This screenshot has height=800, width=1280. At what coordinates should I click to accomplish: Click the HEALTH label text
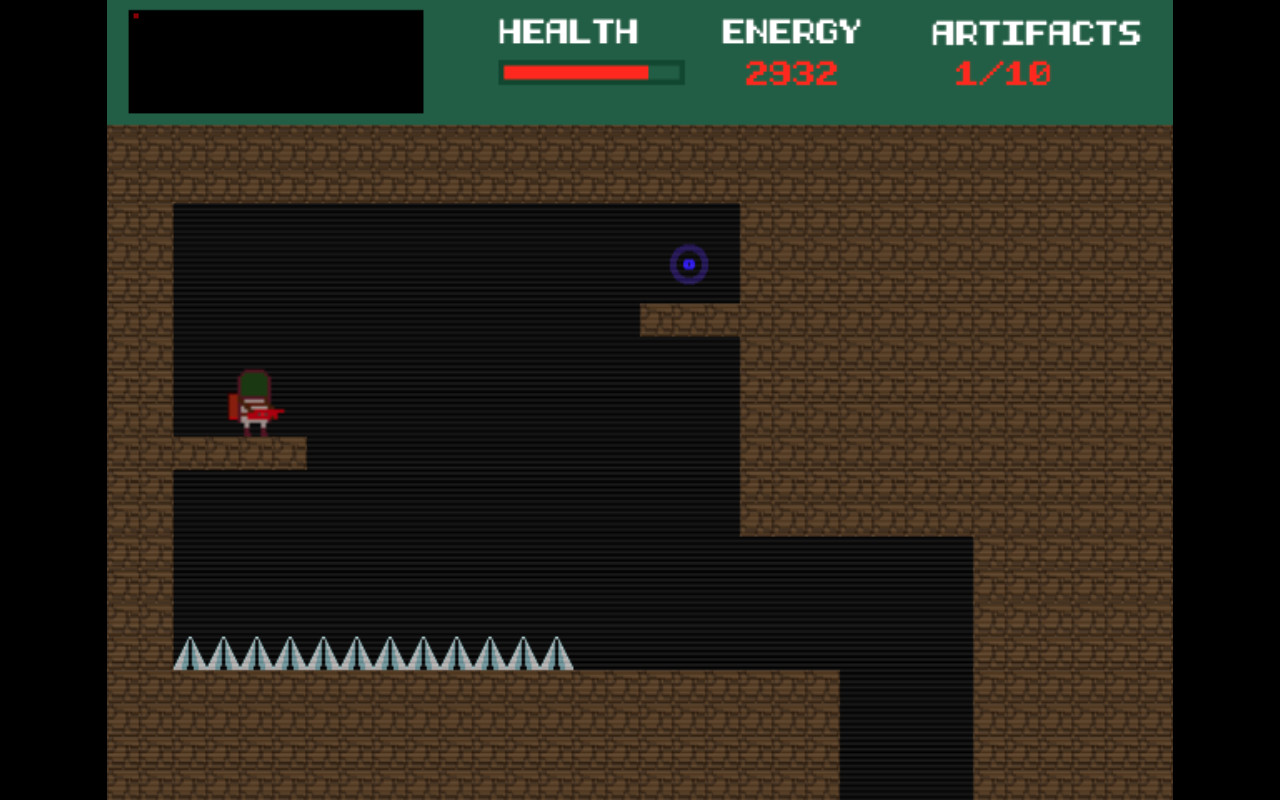coord(568,31)
